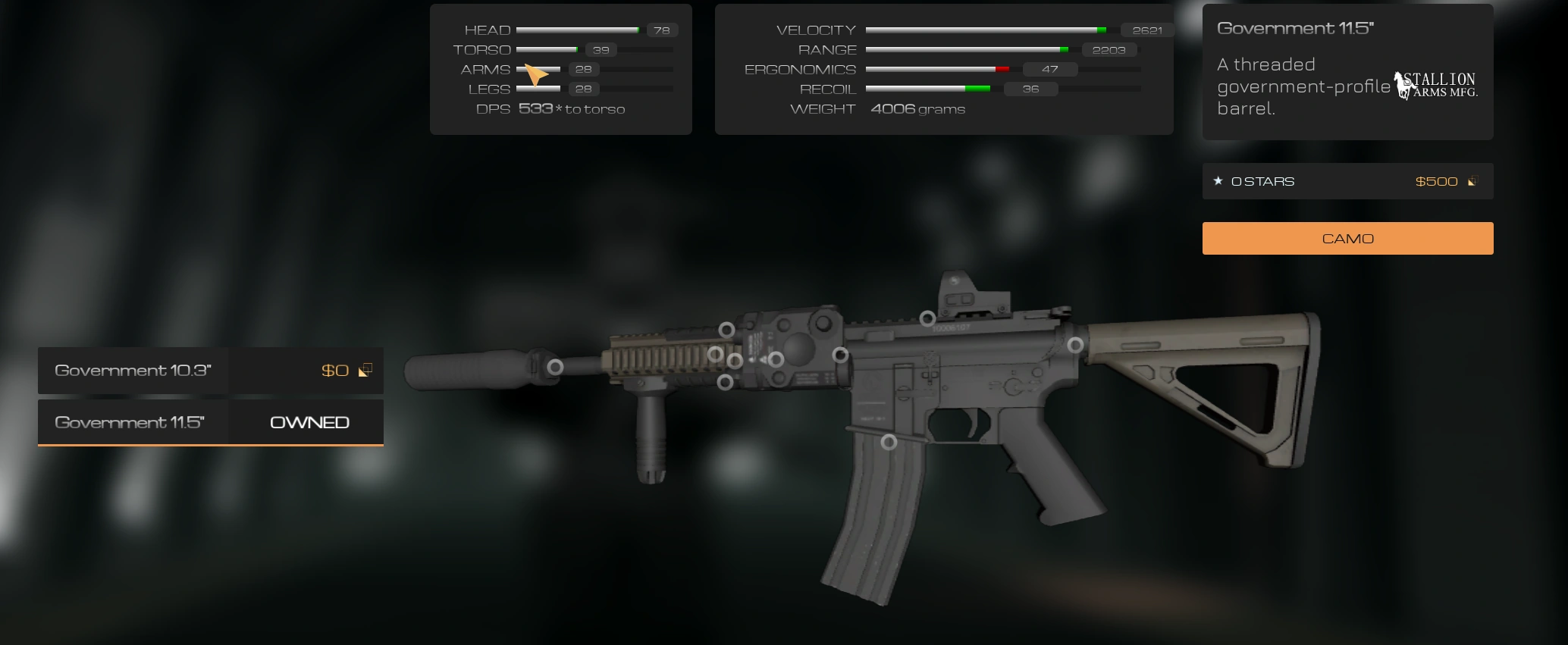Click the Stallion Arms MFG logo
The width and height of the screenshot is (1568, 645).
1435,83
